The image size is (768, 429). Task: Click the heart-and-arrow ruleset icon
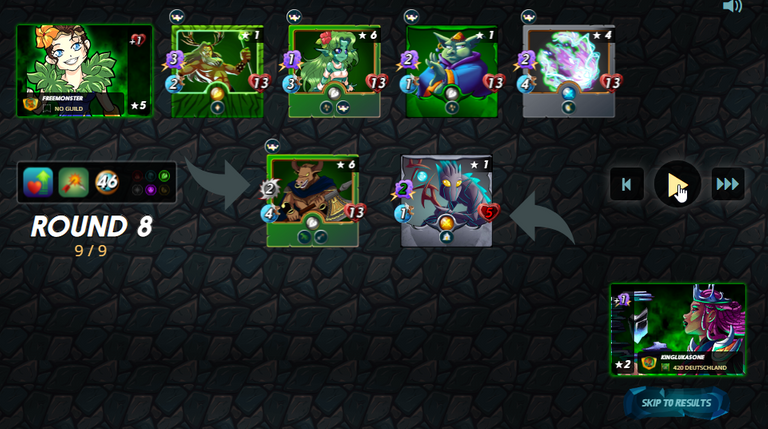click(38, 182)
